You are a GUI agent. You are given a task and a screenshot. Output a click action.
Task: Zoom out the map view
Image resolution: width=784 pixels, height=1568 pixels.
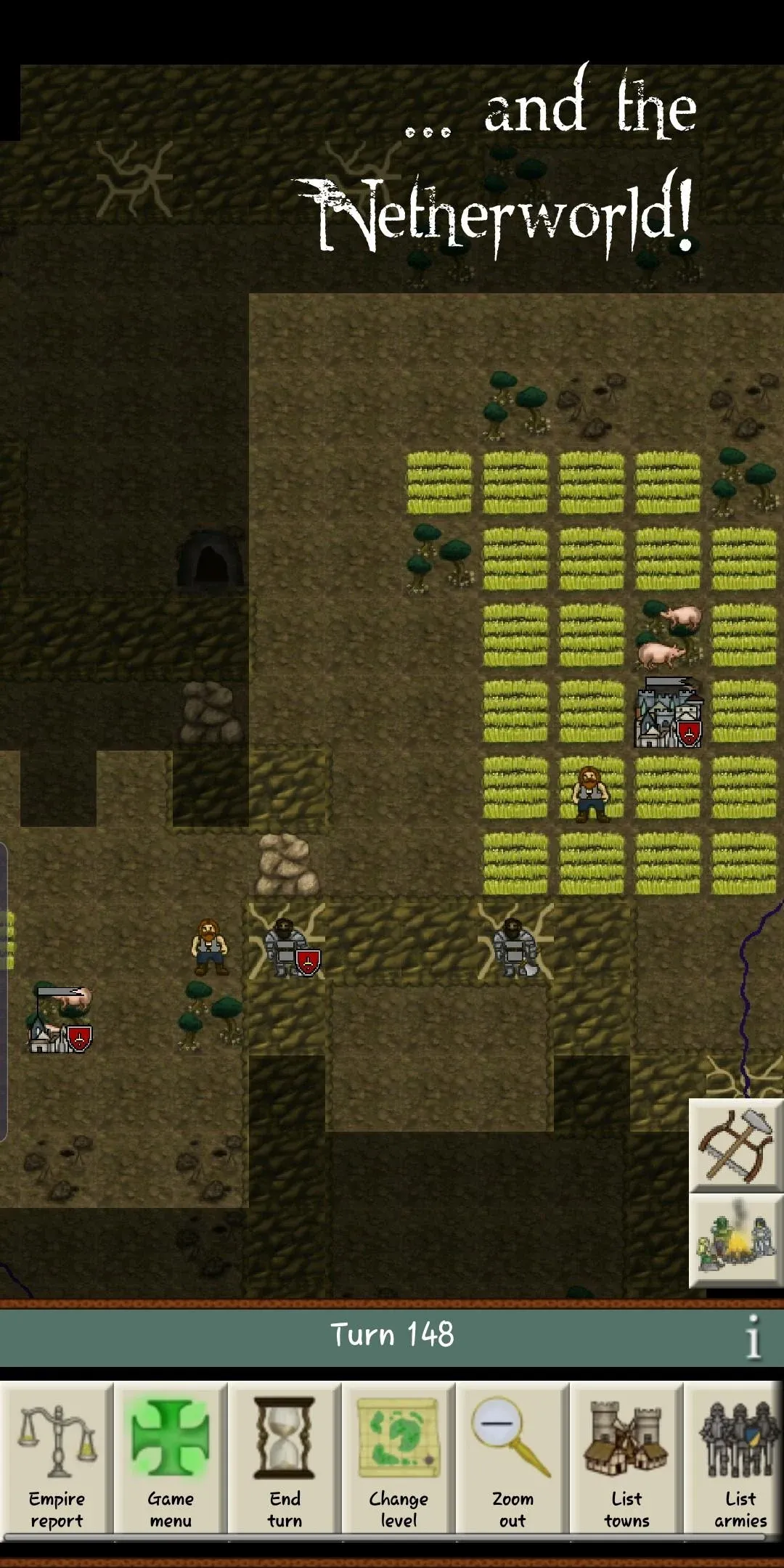[513, 1458]
